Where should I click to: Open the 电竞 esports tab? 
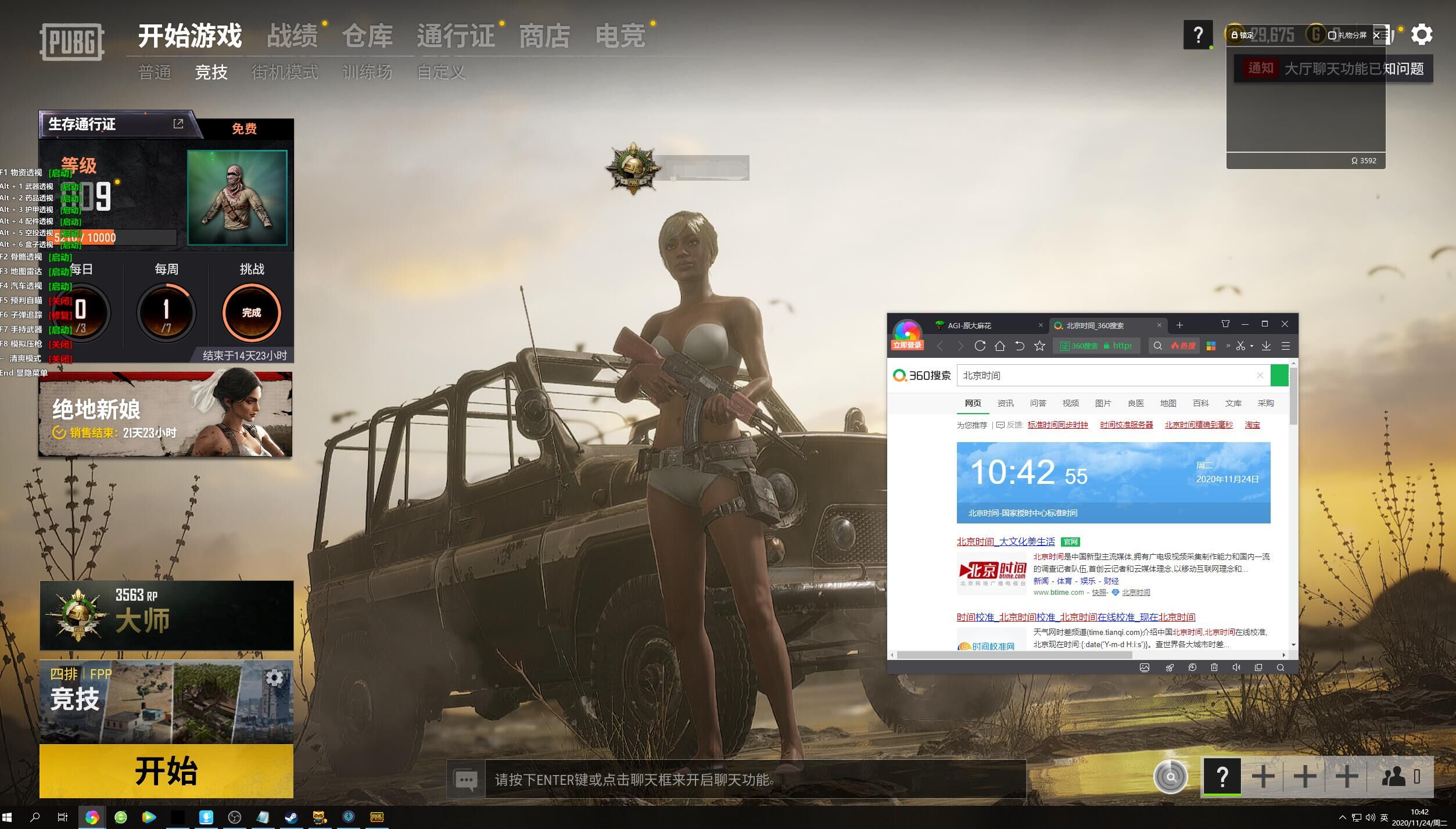(620, 36)
